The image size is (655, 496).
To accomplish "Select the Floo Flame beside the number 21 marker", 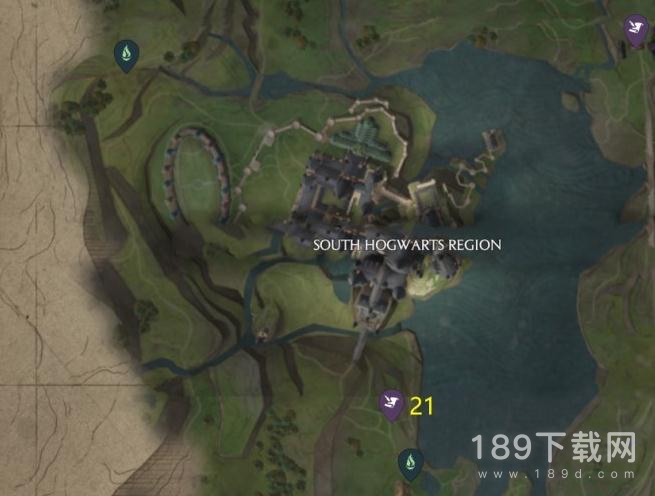I will pyautogui.click(x=409, y=460).
